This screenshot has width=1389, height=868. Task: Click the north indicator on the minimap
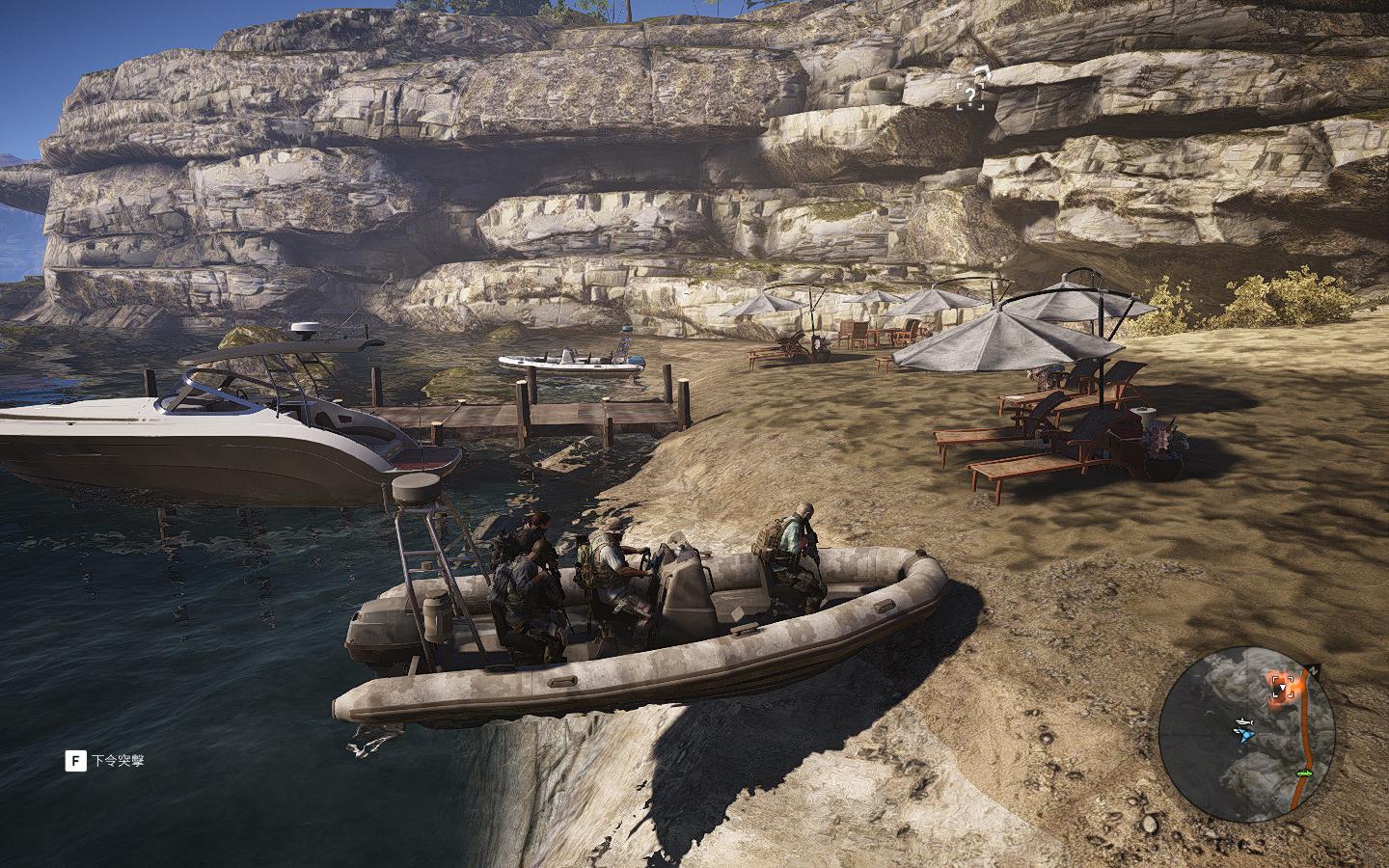1312,668
